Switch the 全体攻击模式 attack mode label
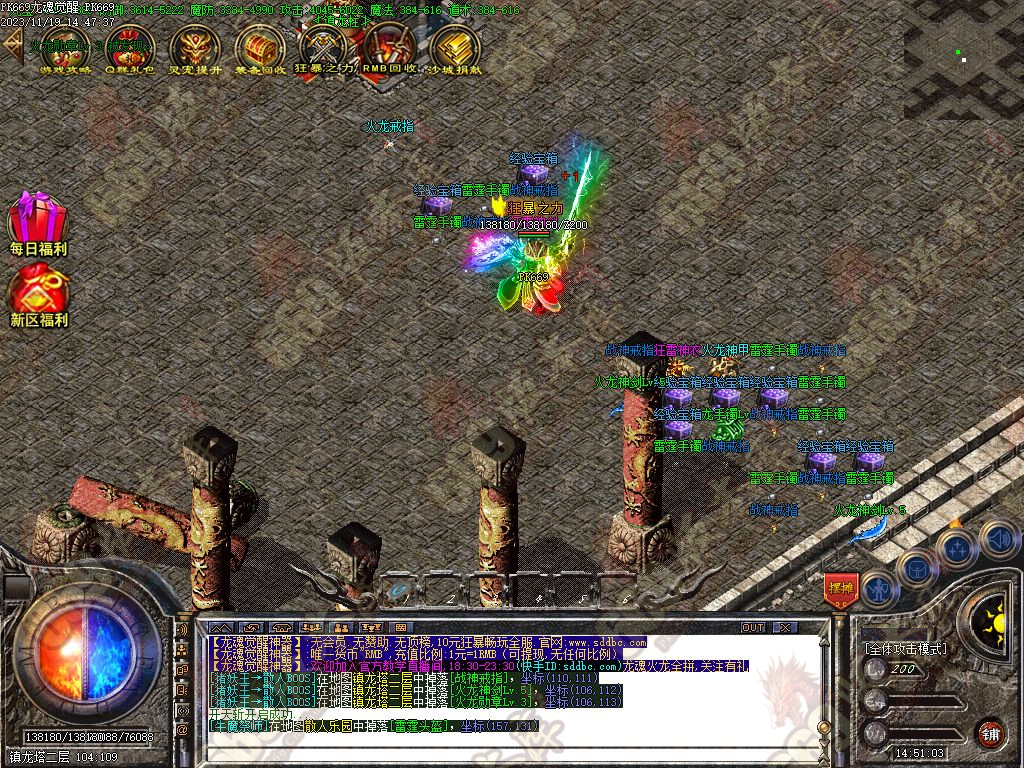This screenshot has width=1024, height=768. (905, 648)
